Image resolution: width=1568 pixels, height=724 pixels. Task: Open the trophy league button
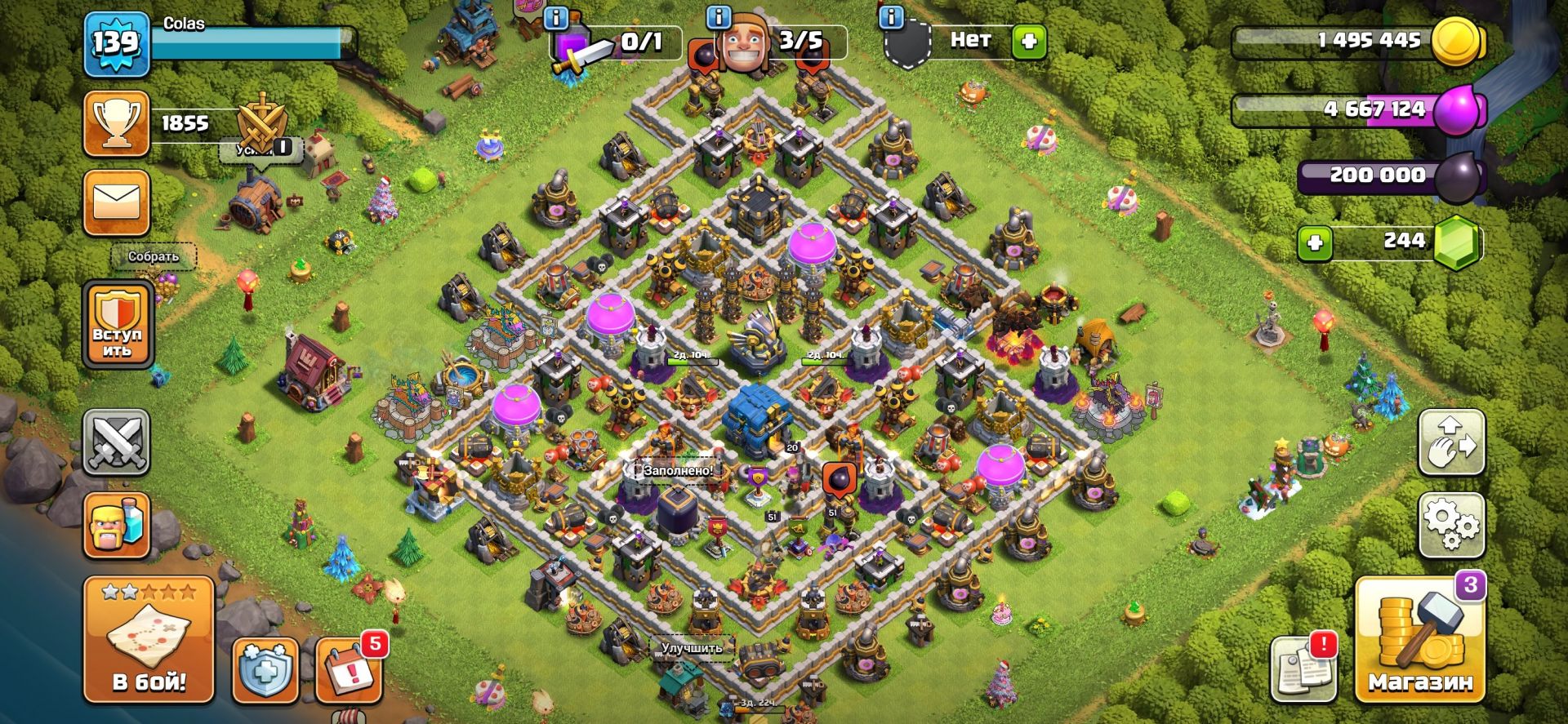[116, 124]
